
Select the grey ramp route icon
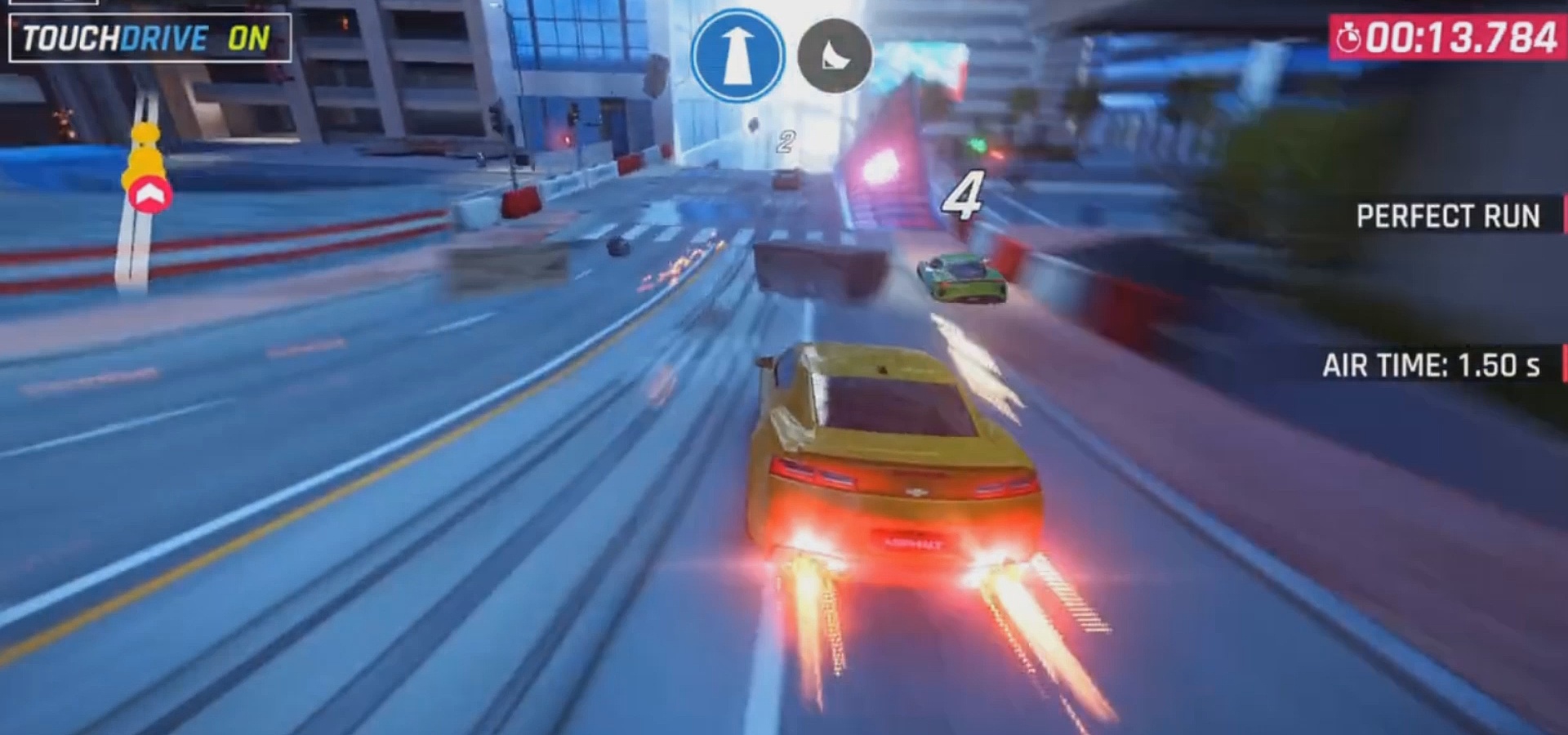[x=834, y=56]
